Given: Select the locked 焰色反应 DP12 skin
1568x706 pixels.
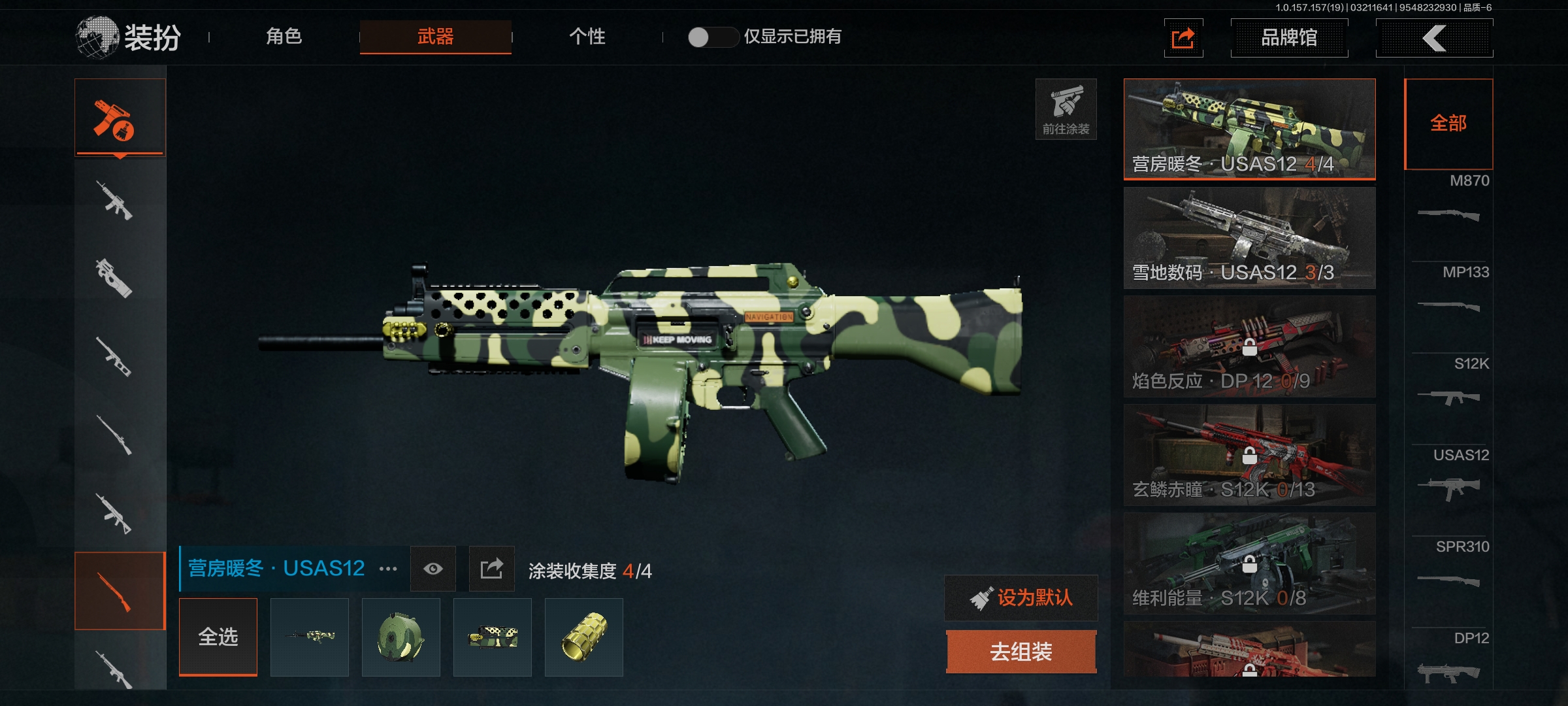Looking at the screenshot, I should tap(1249, 346).
